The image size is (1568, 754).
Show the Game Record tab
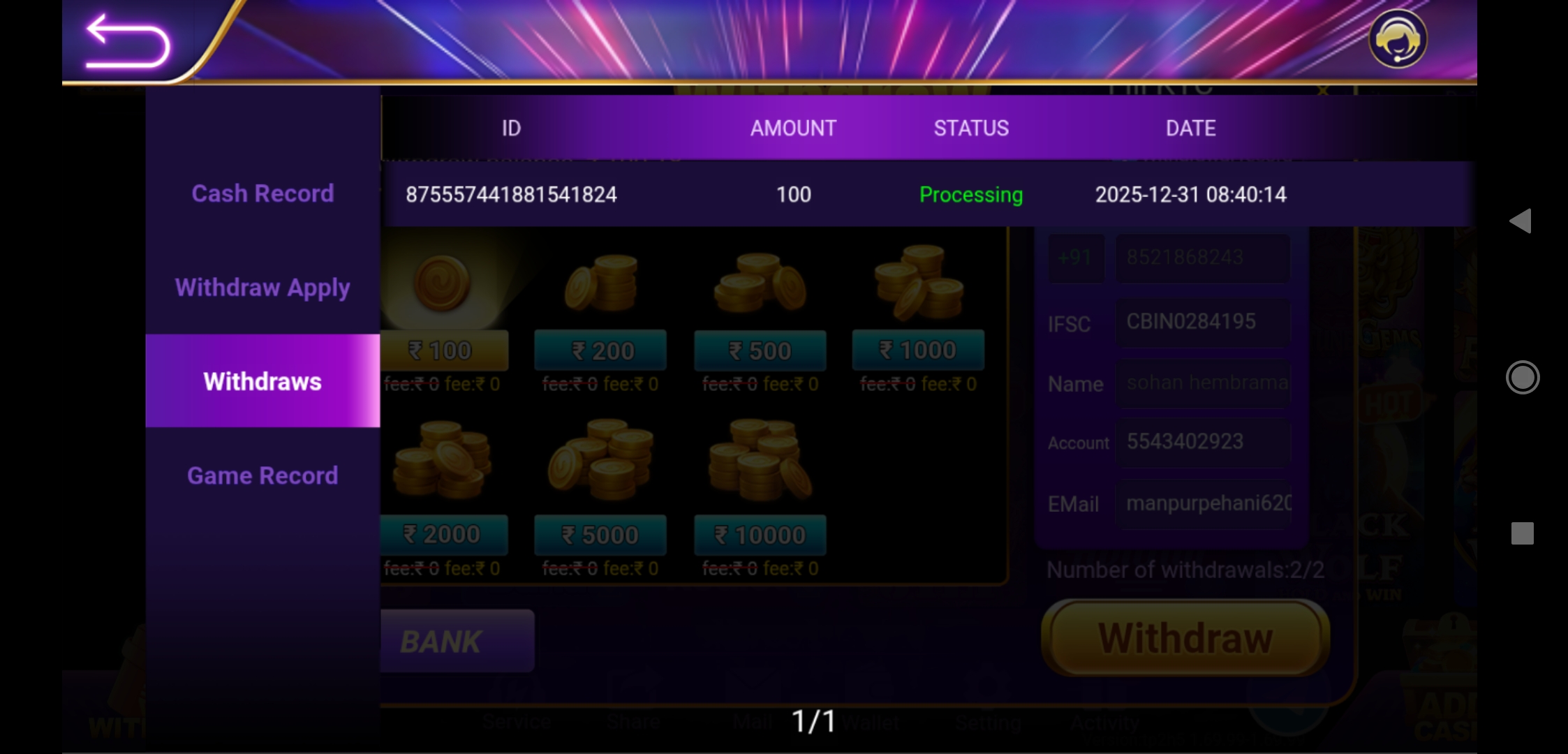(x=262, y=475)
